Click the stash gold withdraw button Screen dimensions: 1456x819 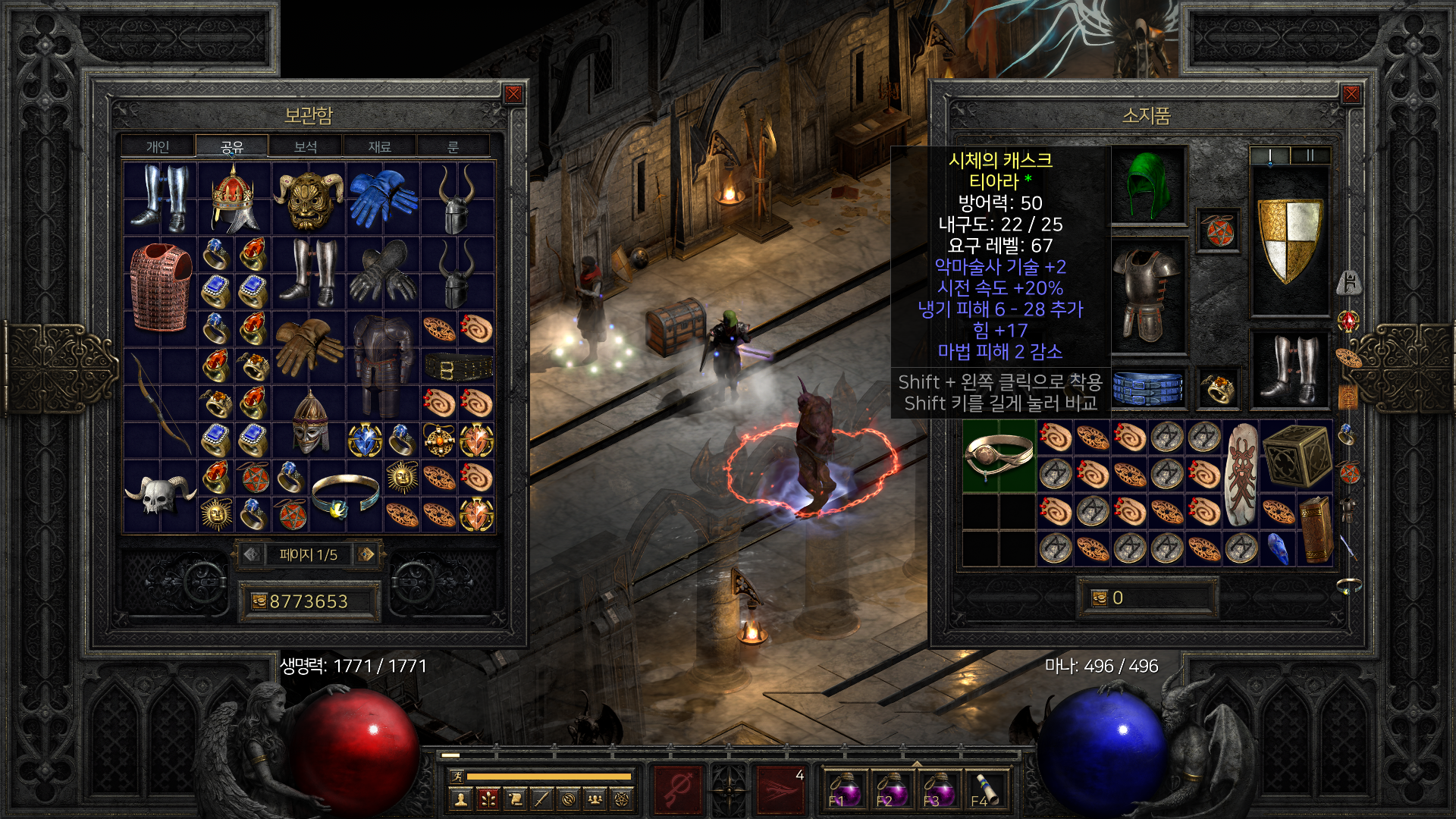point(259,601)
